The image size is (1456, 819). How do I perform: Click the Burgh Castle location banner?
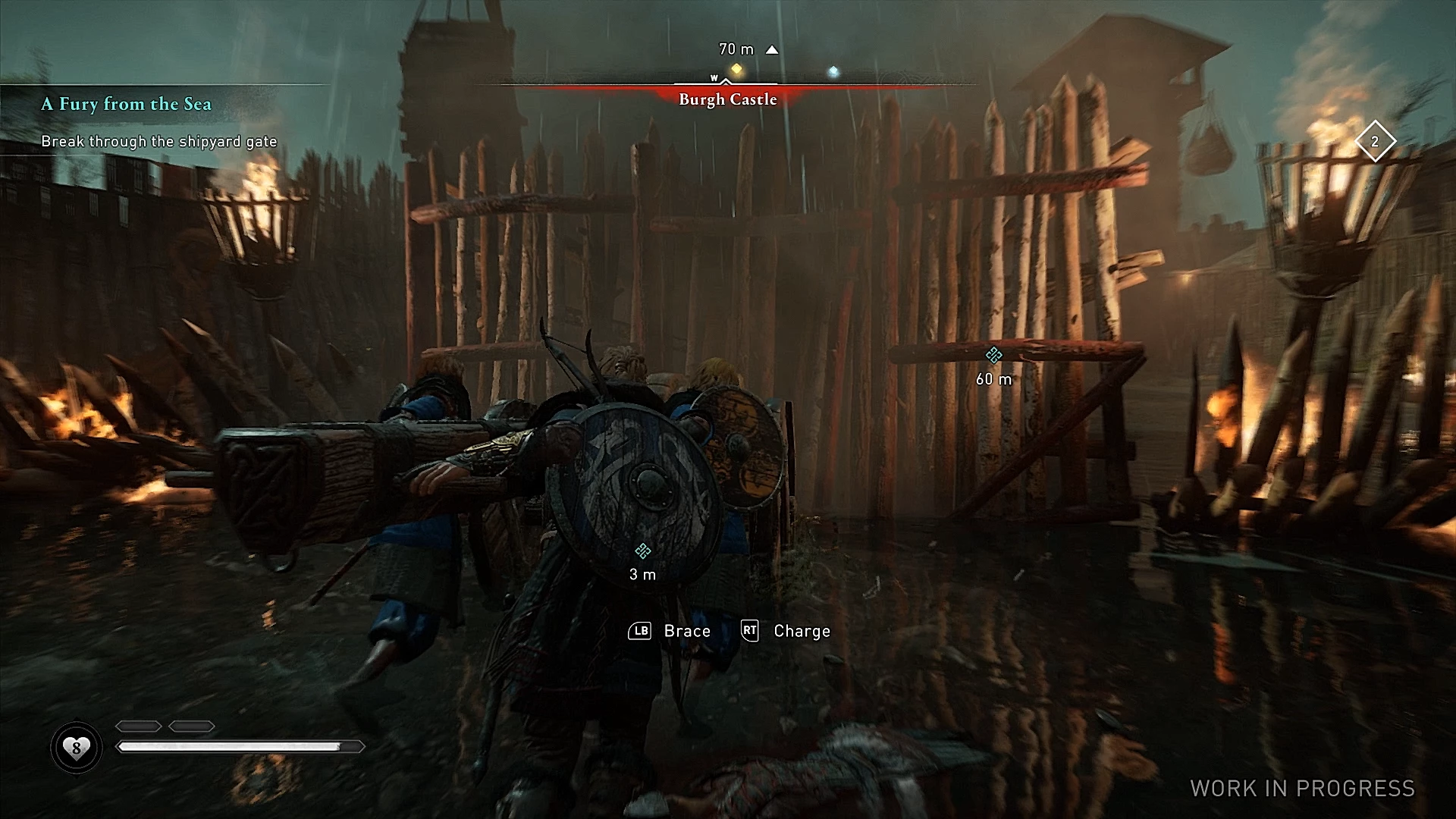(728, 99)
